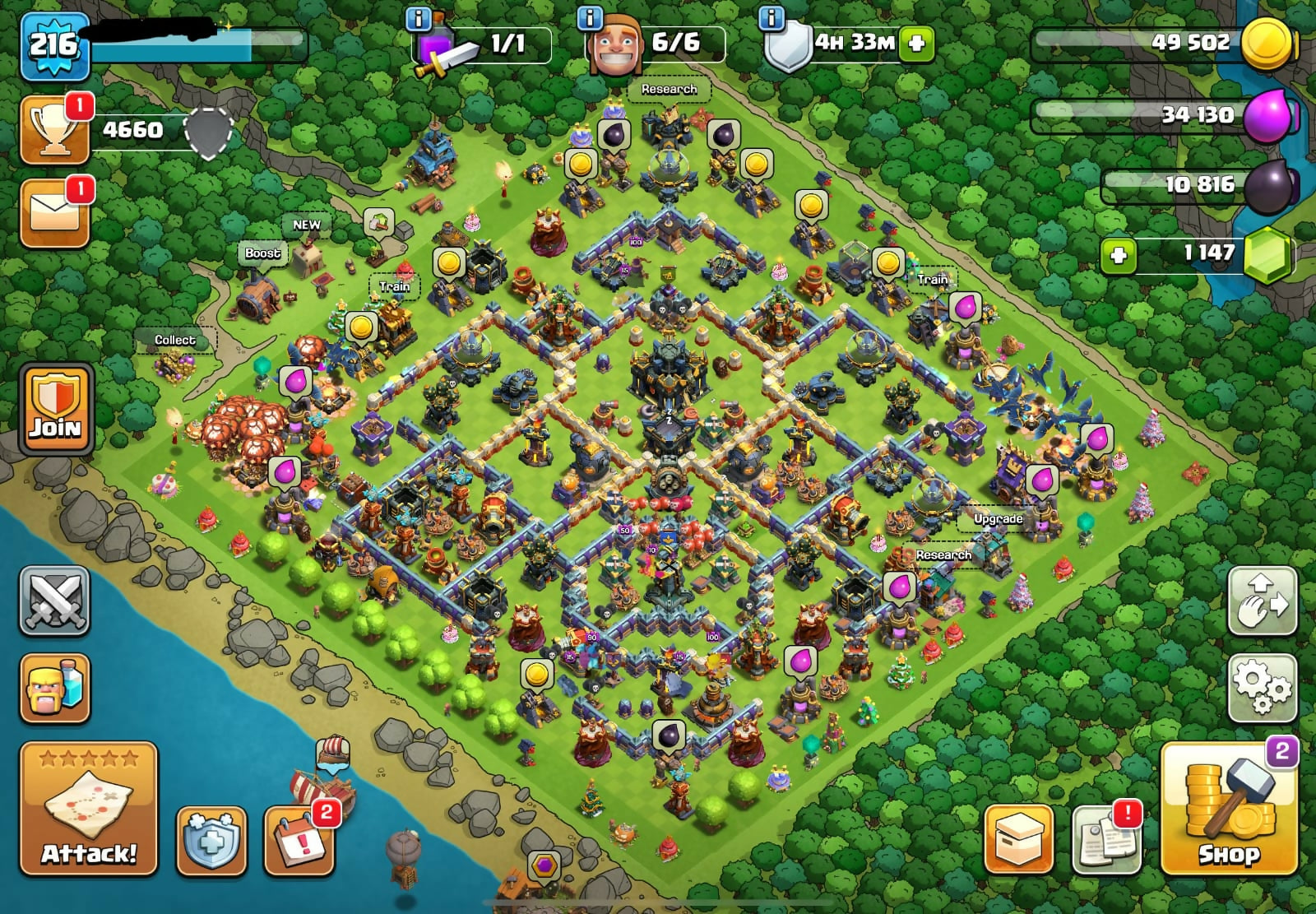Show spell info via the sword info icon
Viewport: 1316px width, 914px height.
[x=419, y=18]
